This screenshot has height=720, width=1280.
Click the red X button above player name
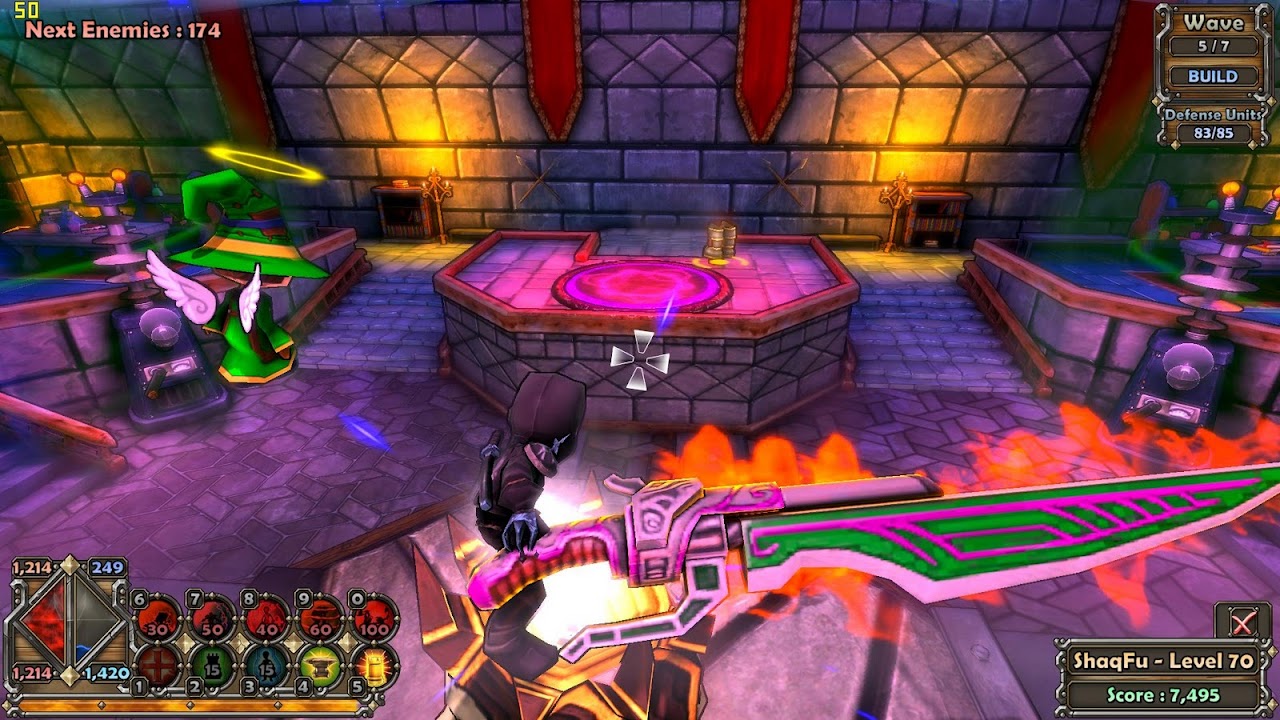pos(1242,623)
